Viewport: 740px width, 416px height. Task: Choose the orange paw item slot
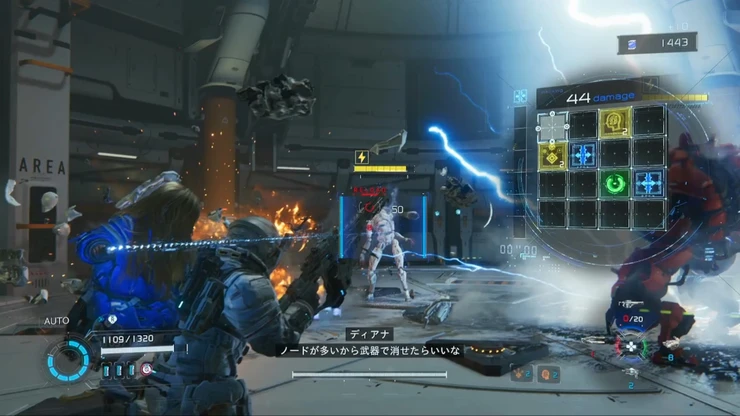coord(520,374)
